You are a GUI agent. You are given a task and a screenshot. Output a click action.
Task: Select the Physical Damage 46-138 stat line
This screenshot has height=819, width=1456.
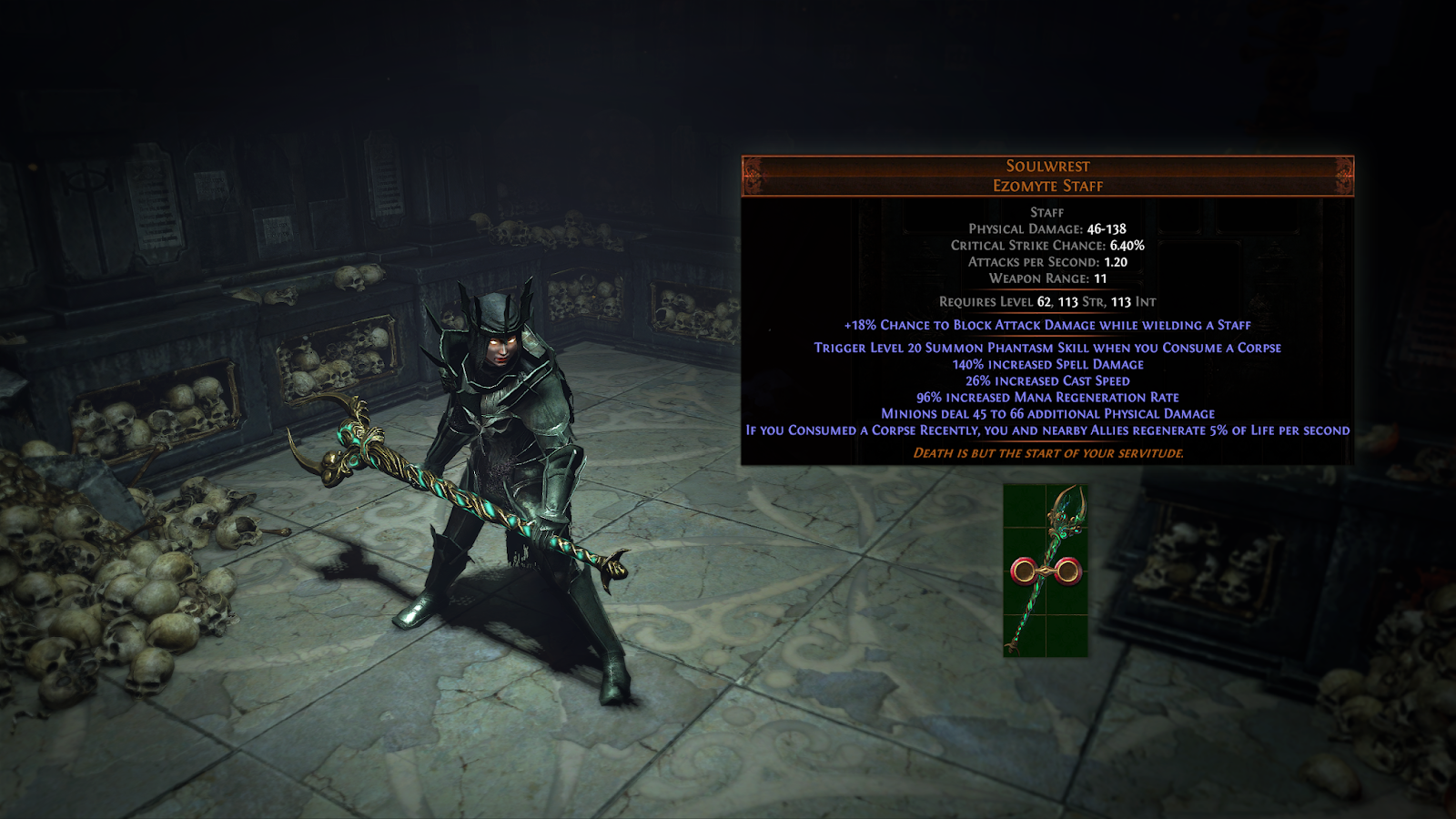point(1047,230)
